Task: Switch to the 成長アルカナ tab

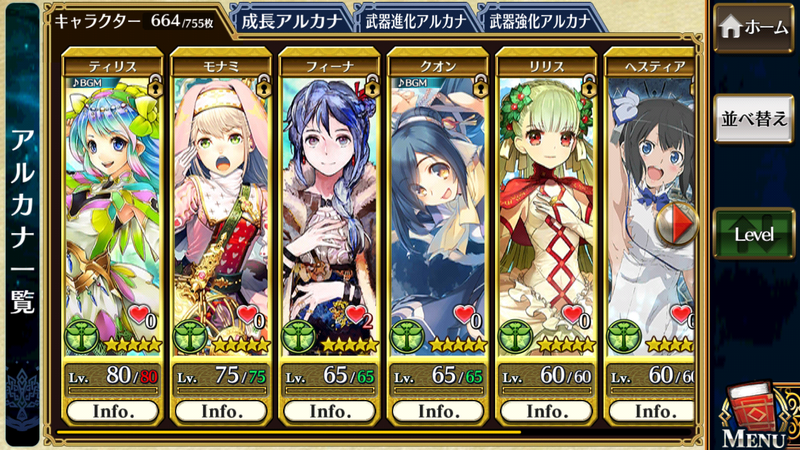Action: [291, 20]
